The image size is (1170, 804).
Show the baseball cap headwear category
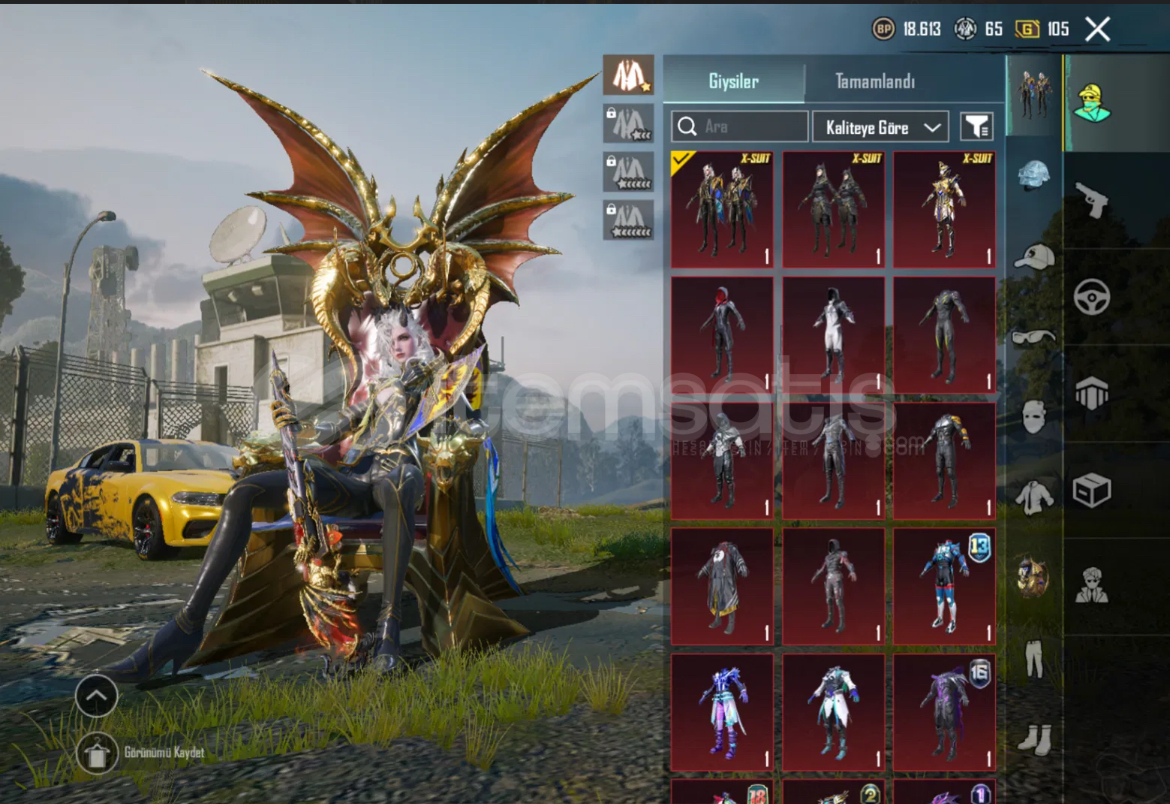click(1033, 257)
